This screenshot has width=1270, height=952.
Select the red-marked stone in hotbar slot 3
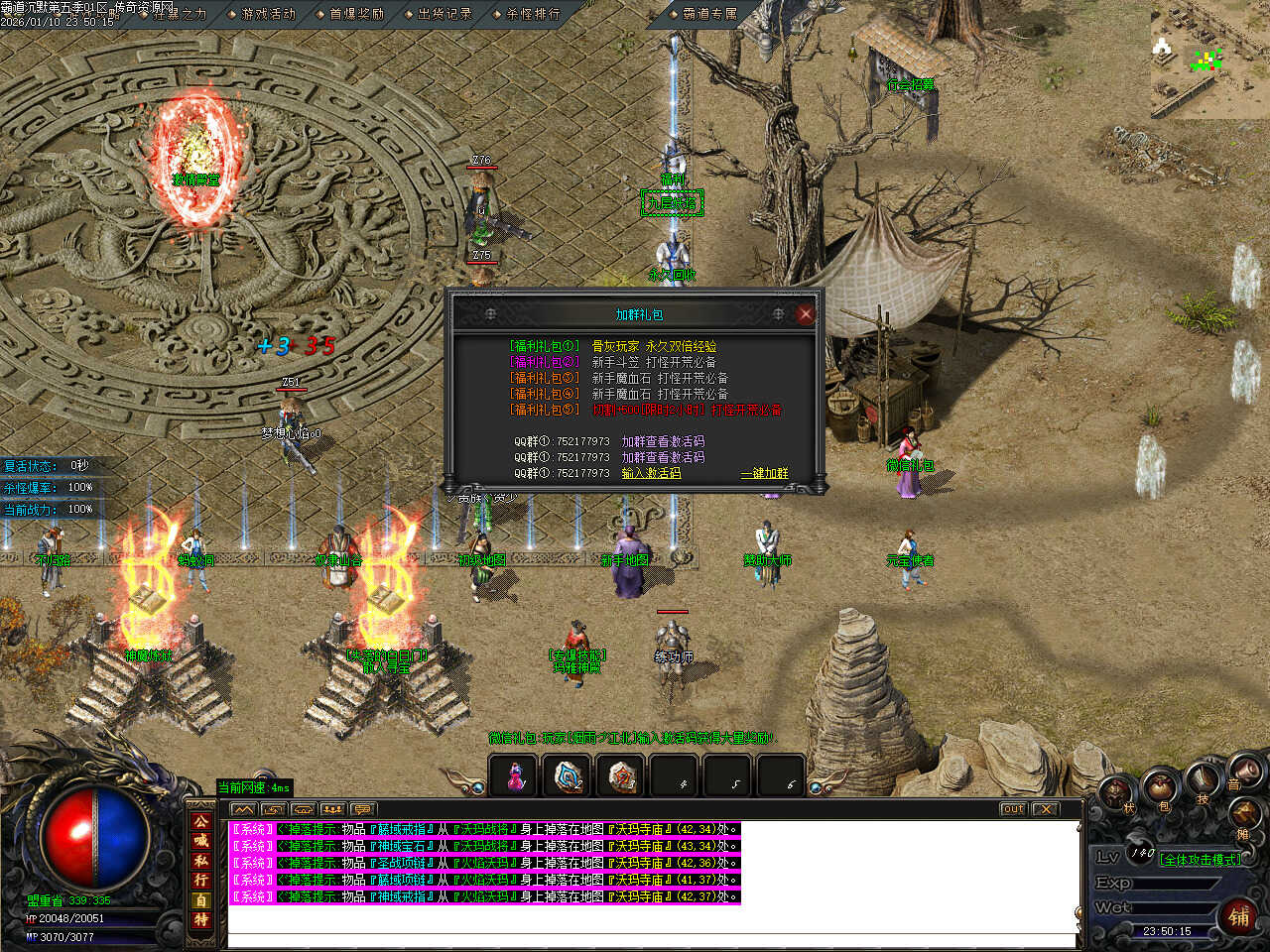(622, 776)
